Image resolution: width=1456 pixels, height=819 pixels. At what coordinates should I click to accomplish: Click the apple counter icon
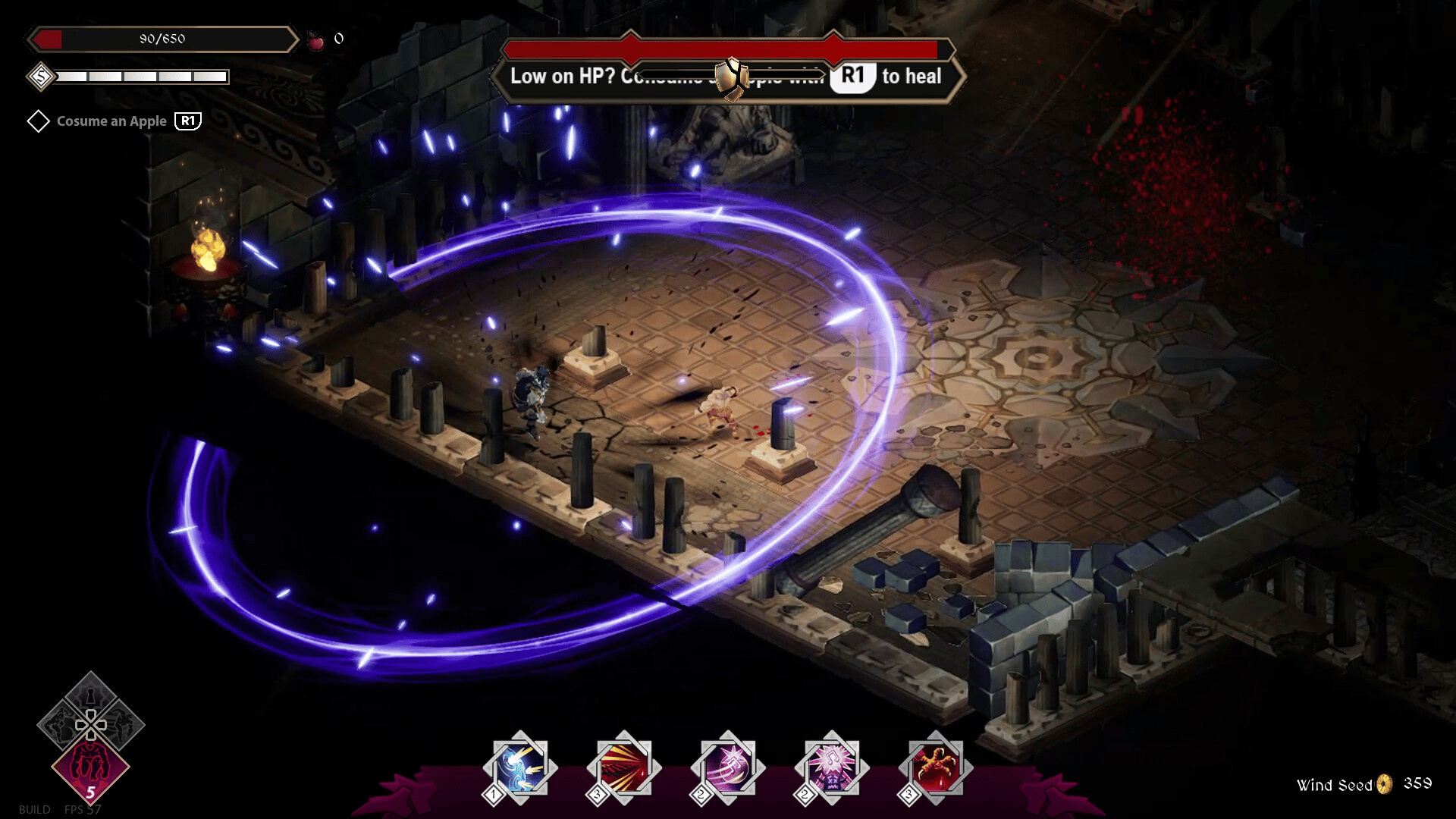(x=315, y=40)
